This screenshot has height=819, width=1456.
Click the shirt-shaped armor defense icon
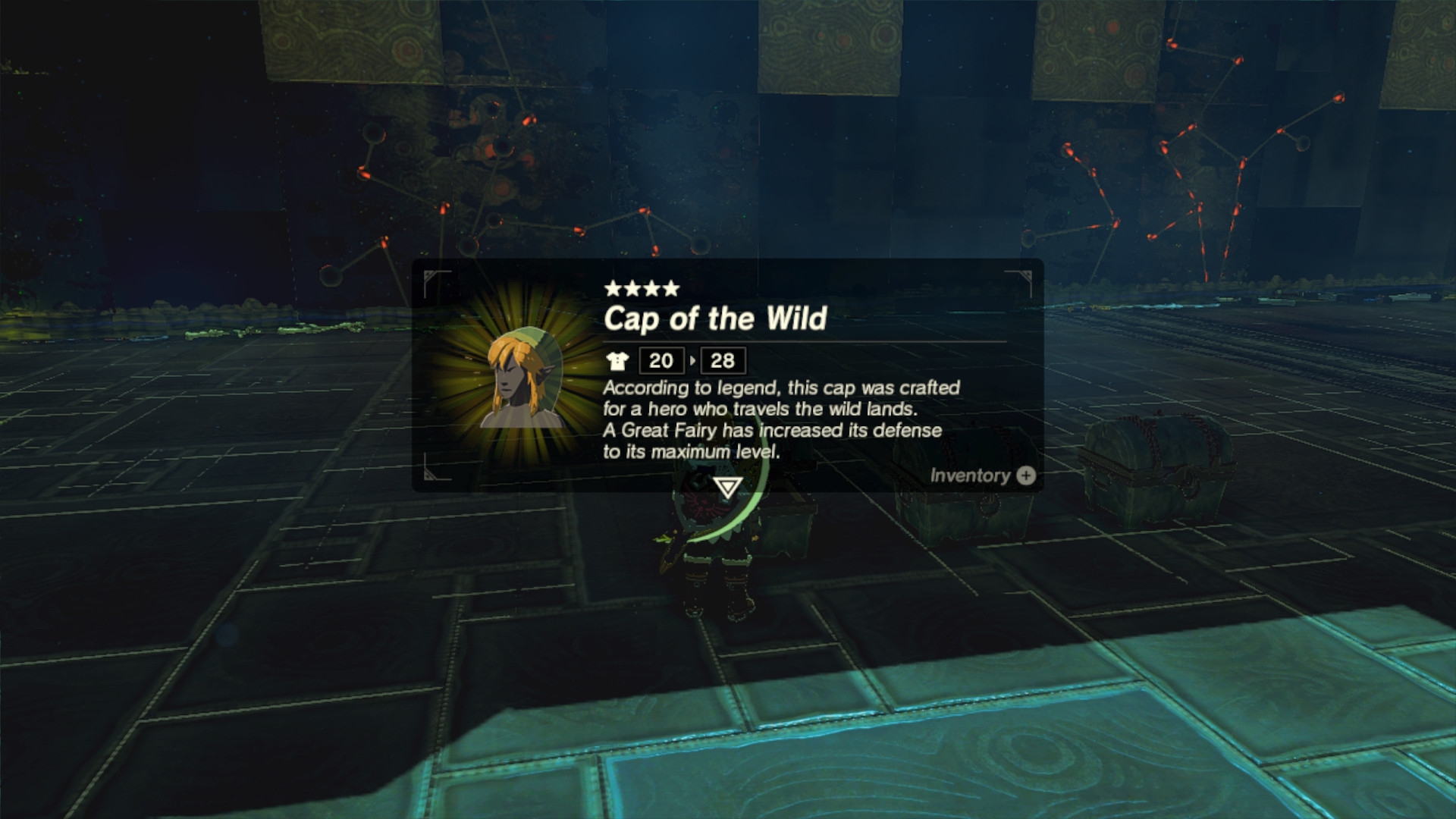tap(620, 361)
